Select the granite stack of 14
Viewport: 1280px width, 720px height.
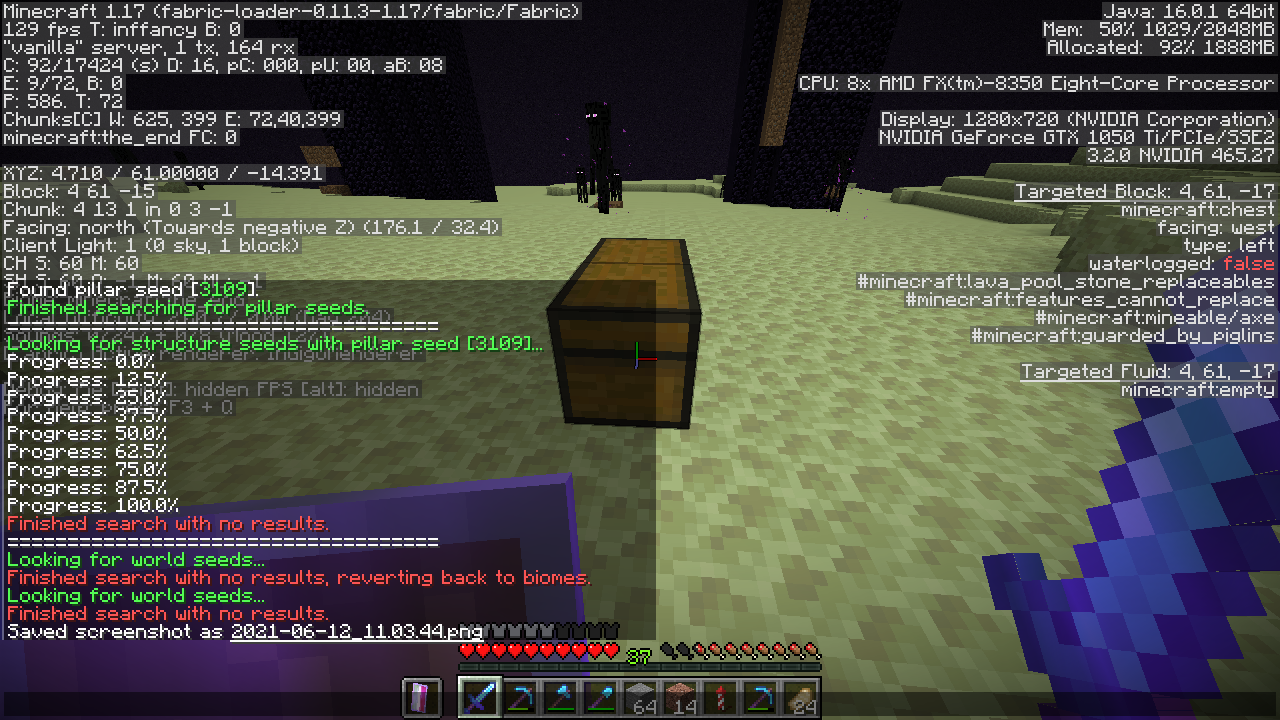(x=681, y=697)
